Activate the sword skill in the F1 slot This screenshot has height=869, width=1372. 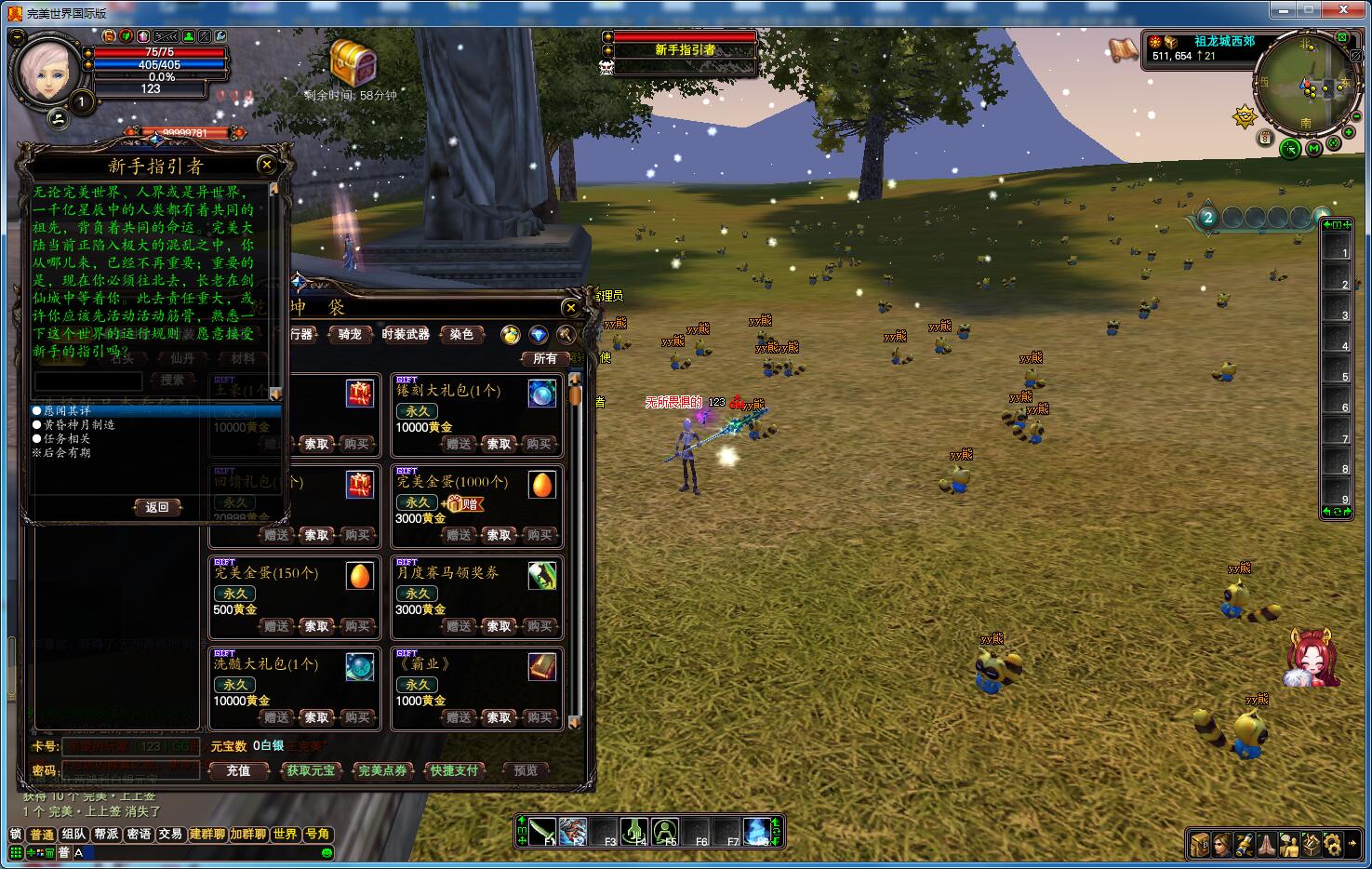543,831
